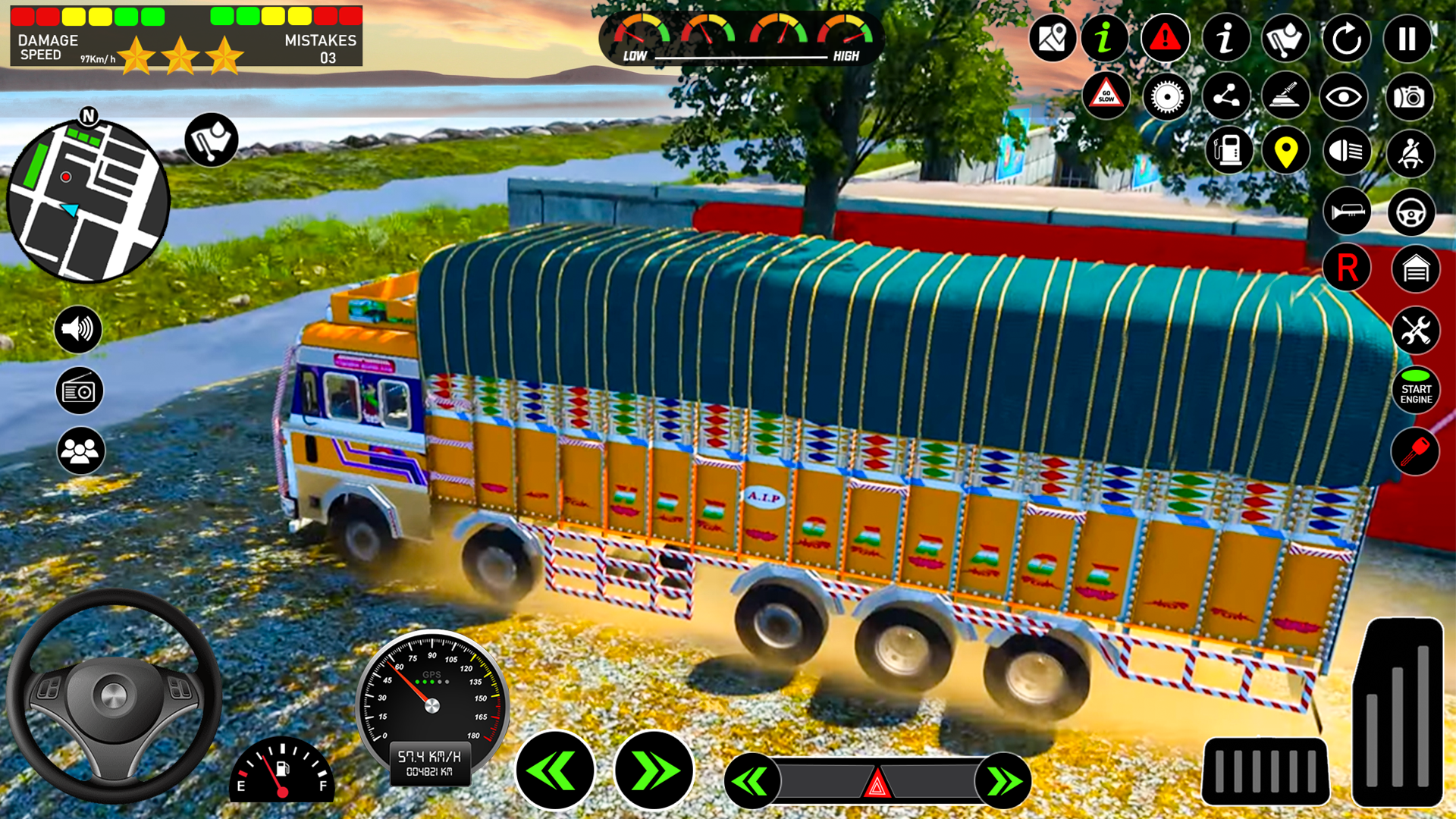Tap the fuel pump refuel icon
Screen dimensions: 1456x819
tap(1228, 152)
